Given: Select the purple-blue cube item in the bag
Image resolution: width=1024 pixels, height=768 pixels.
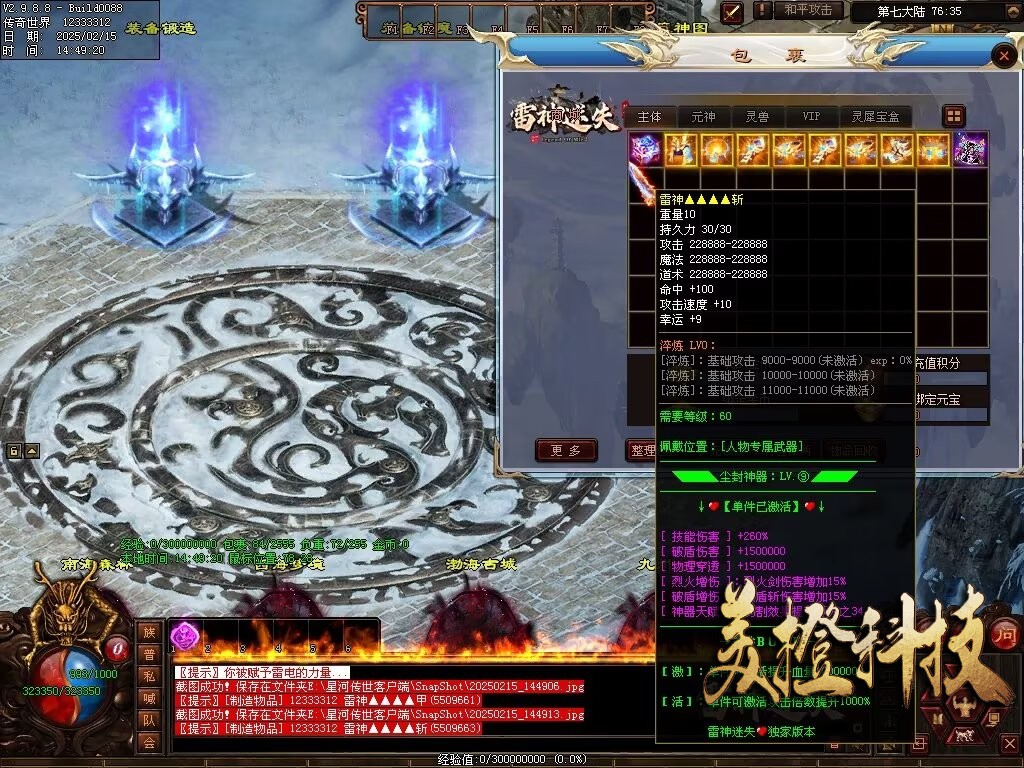Looking at the screenshot, I should tap(645, 150).
